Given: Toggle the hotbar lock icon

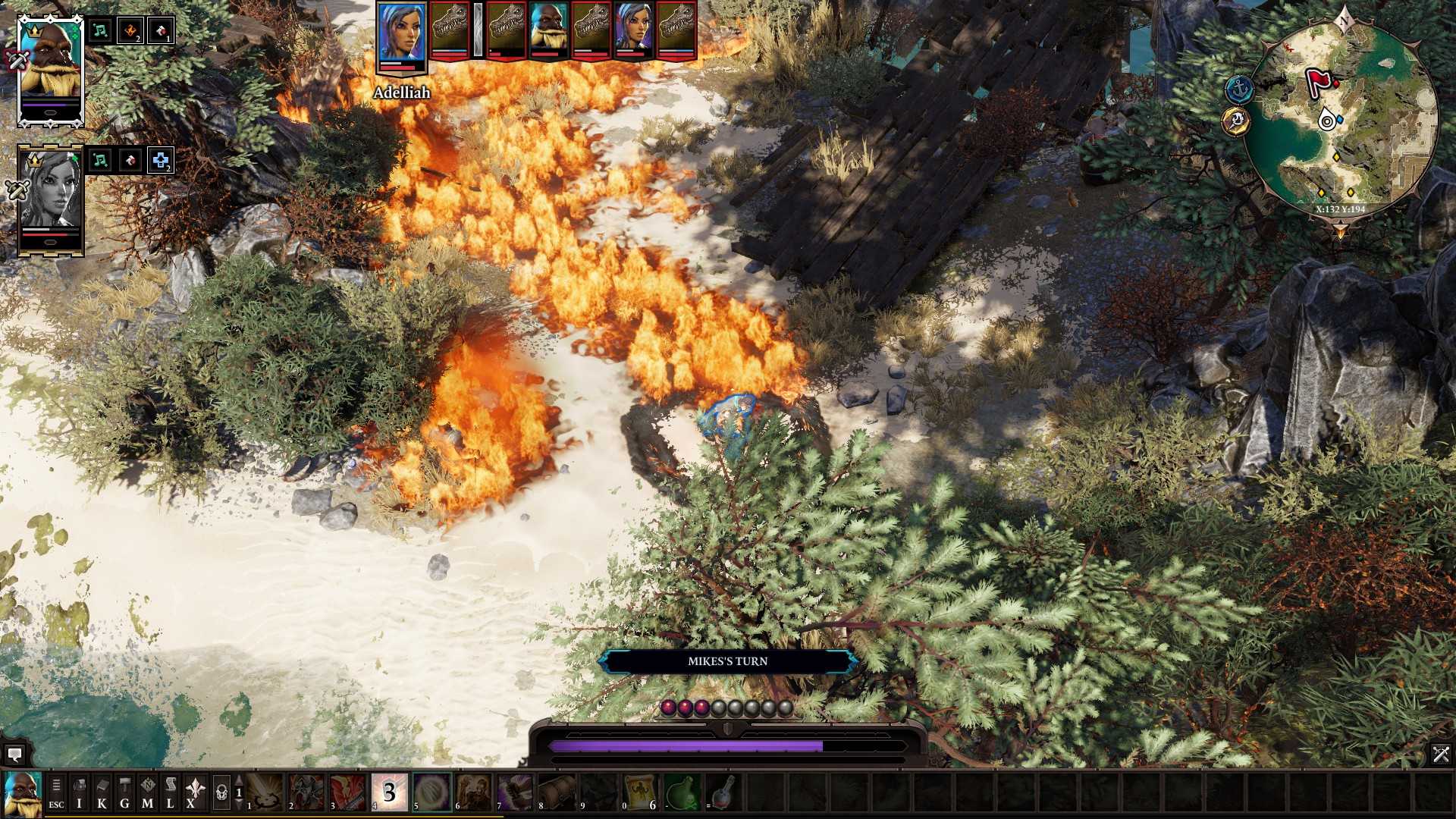Looking at the screenshot, I should [221, 793].
